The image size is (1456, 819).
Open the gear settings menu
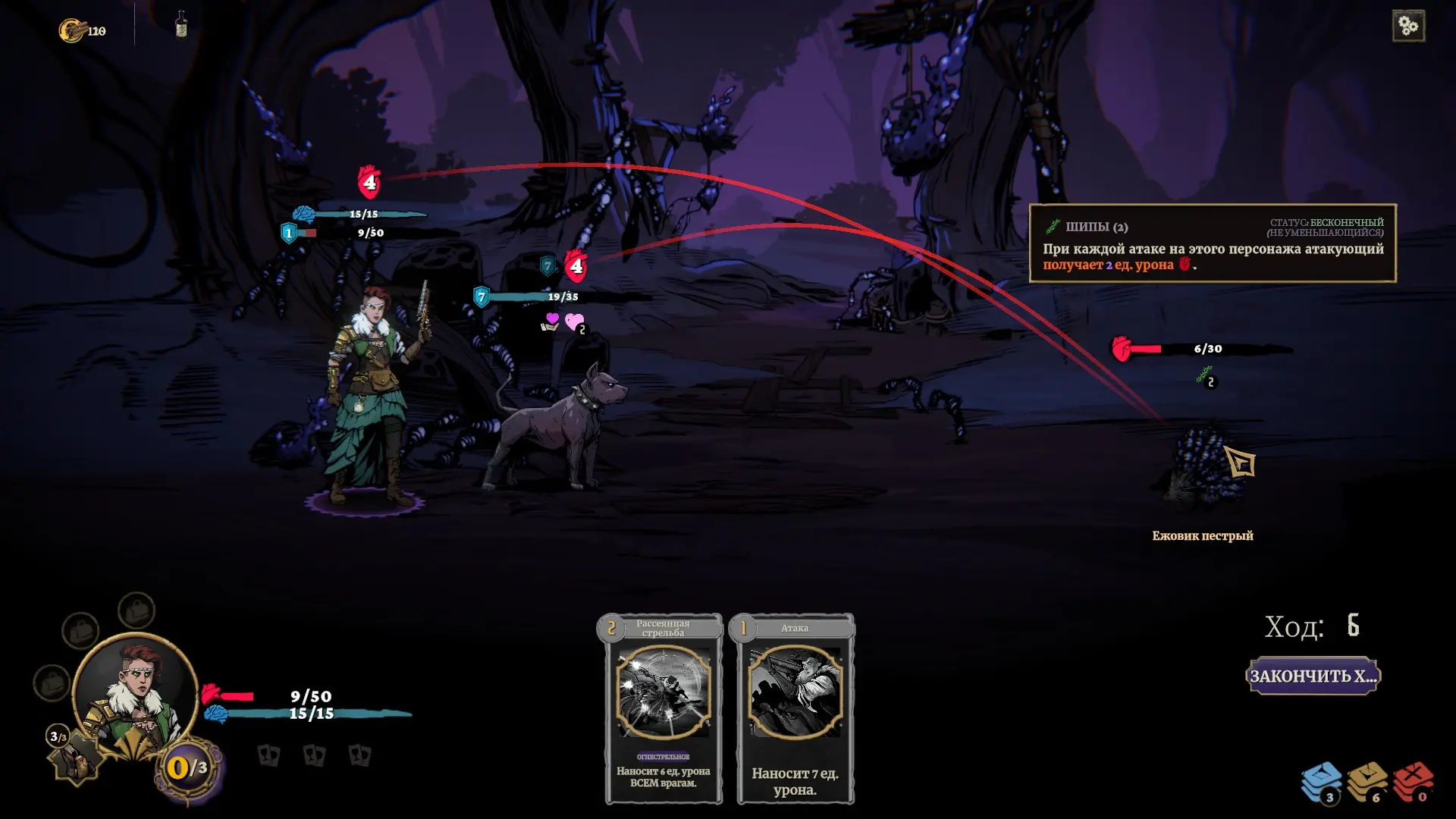[1408, 27]
